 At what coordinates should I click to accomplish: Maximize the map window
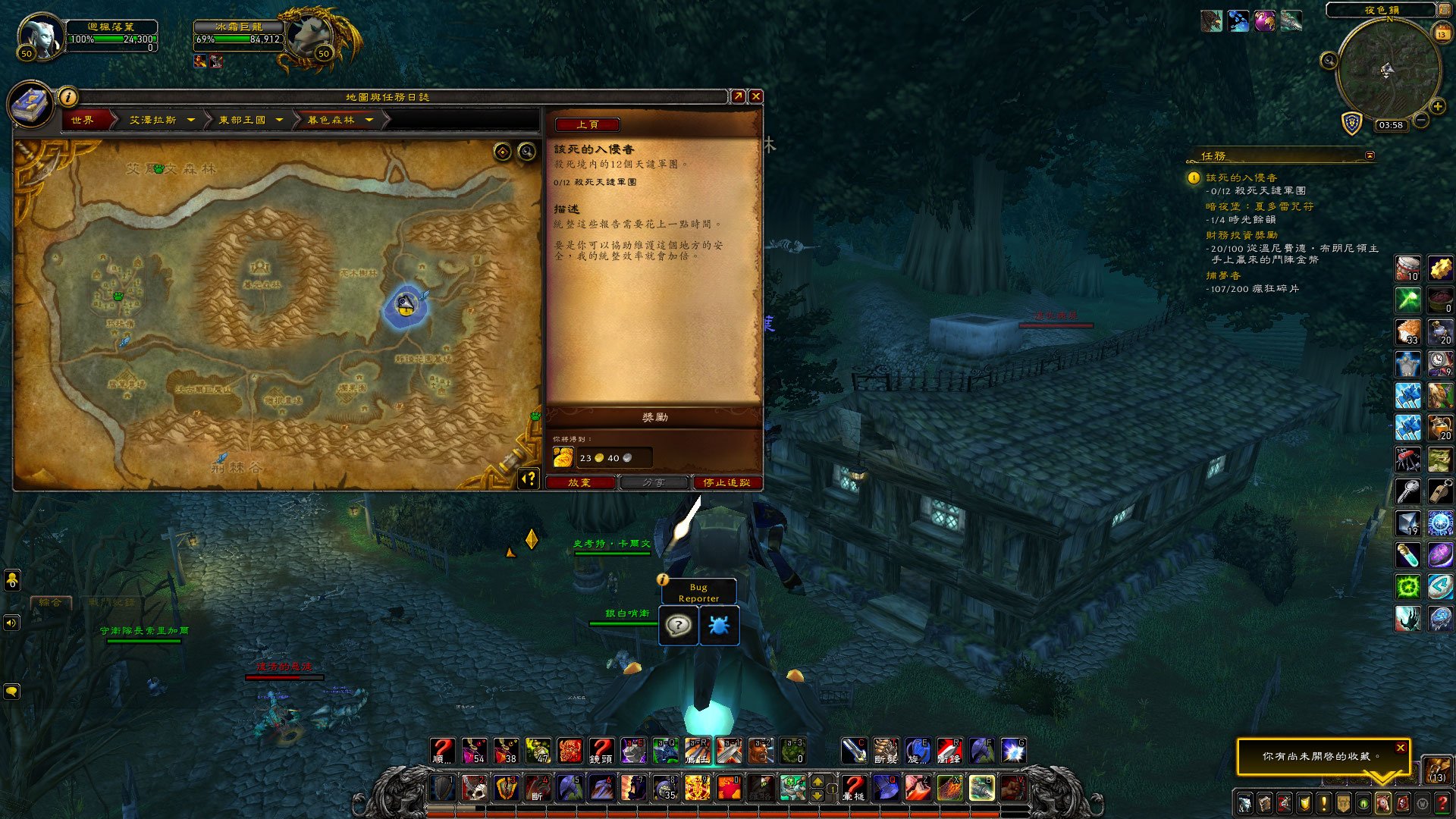738,96
